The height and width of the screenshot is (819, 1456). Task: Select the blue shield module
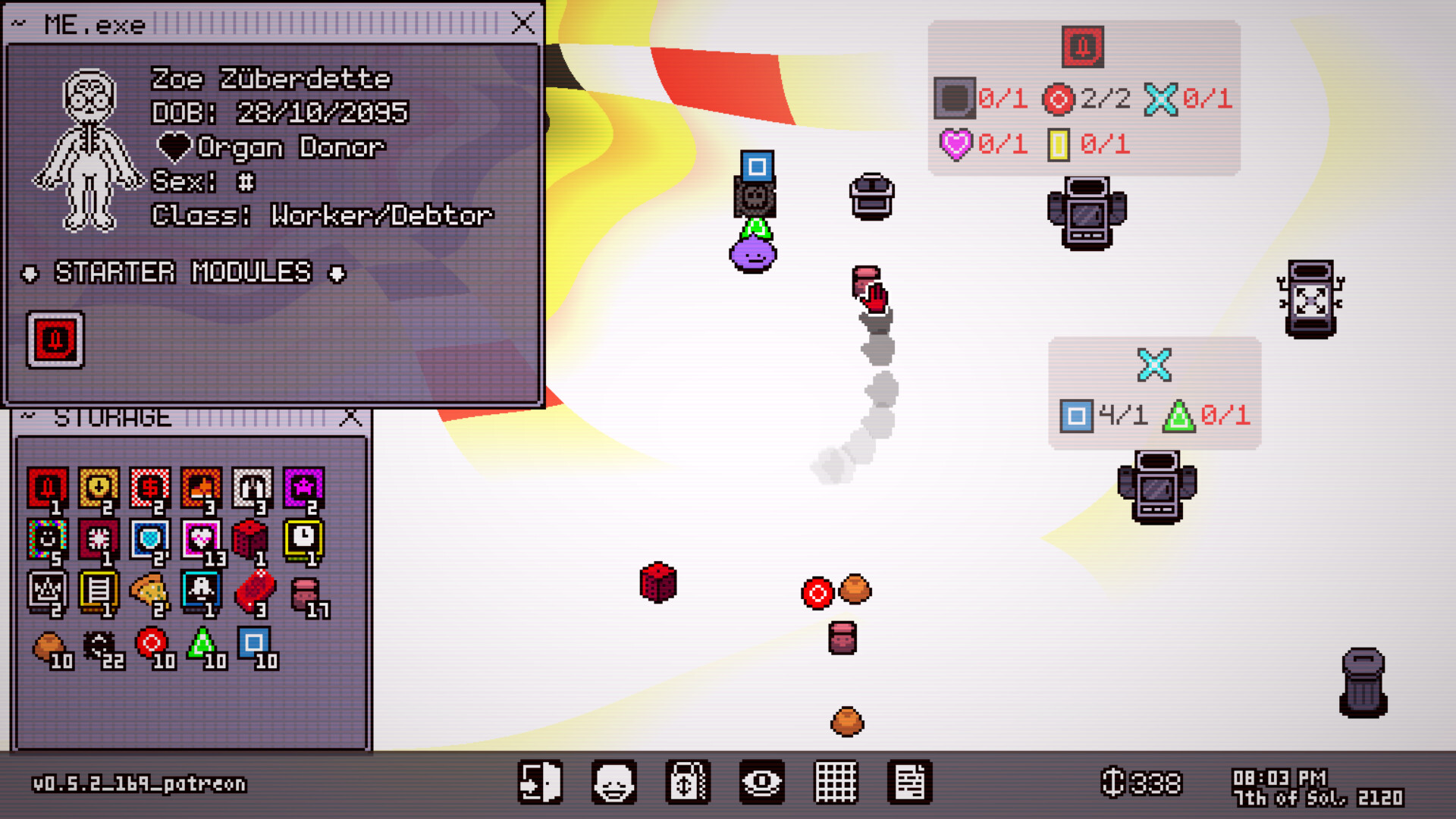point(150,540)
